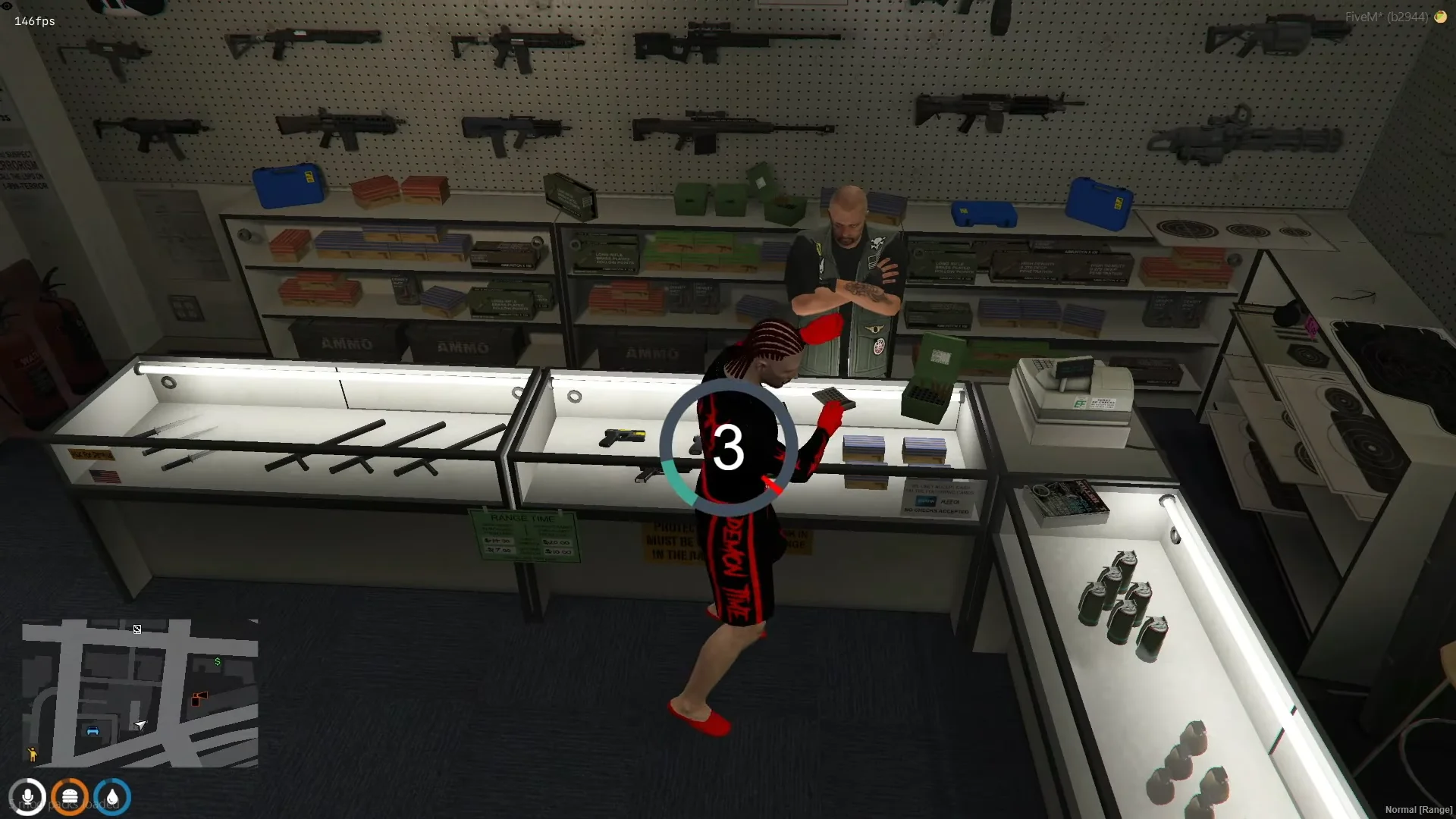Click the white player arrow on minimap
Screen dimensions: 1456x819
(x=140, y=725)
